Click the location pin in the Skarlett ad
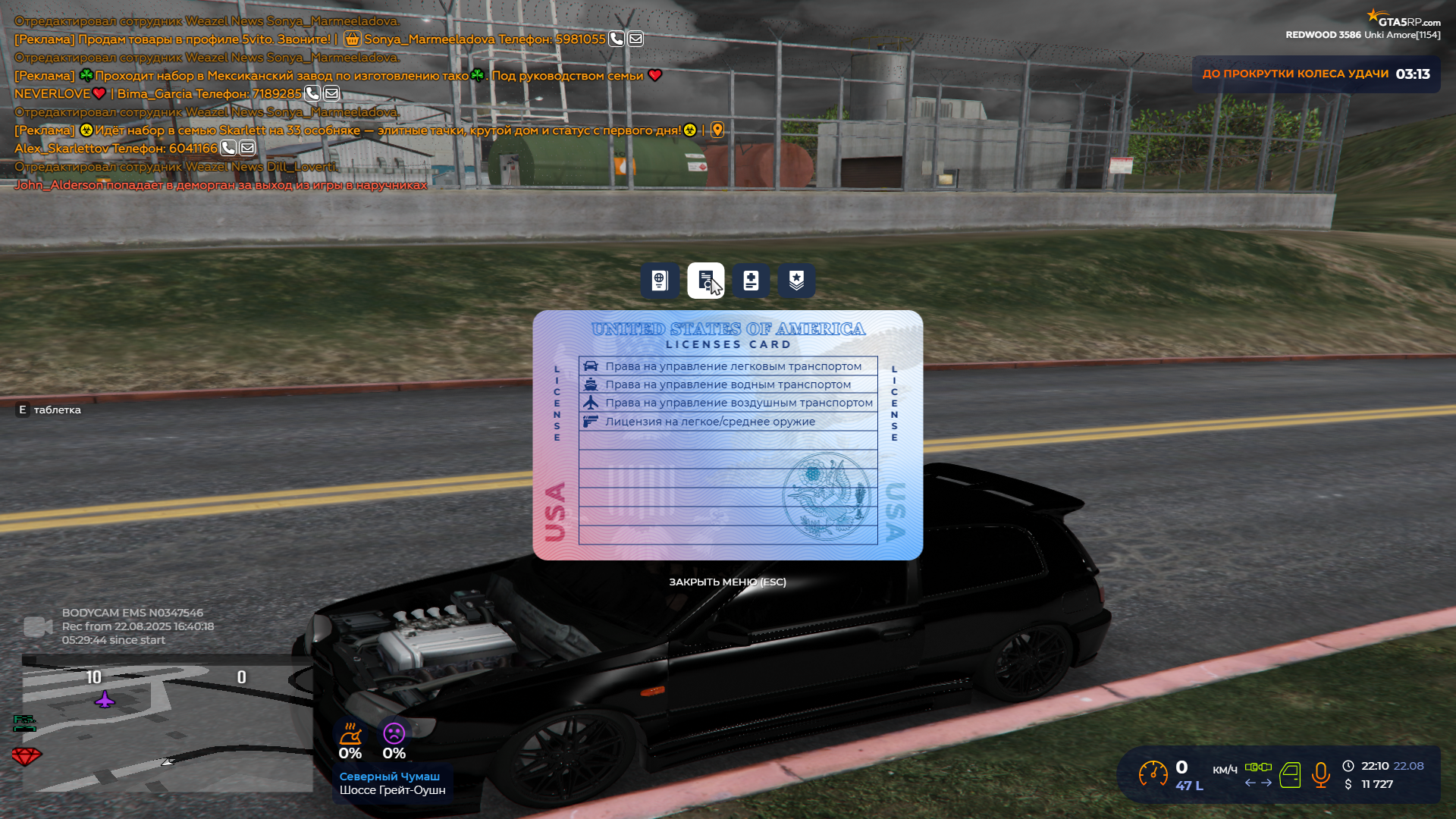Image resolution: width=1456 pixels, height=819 pixels. coord(717,130)
